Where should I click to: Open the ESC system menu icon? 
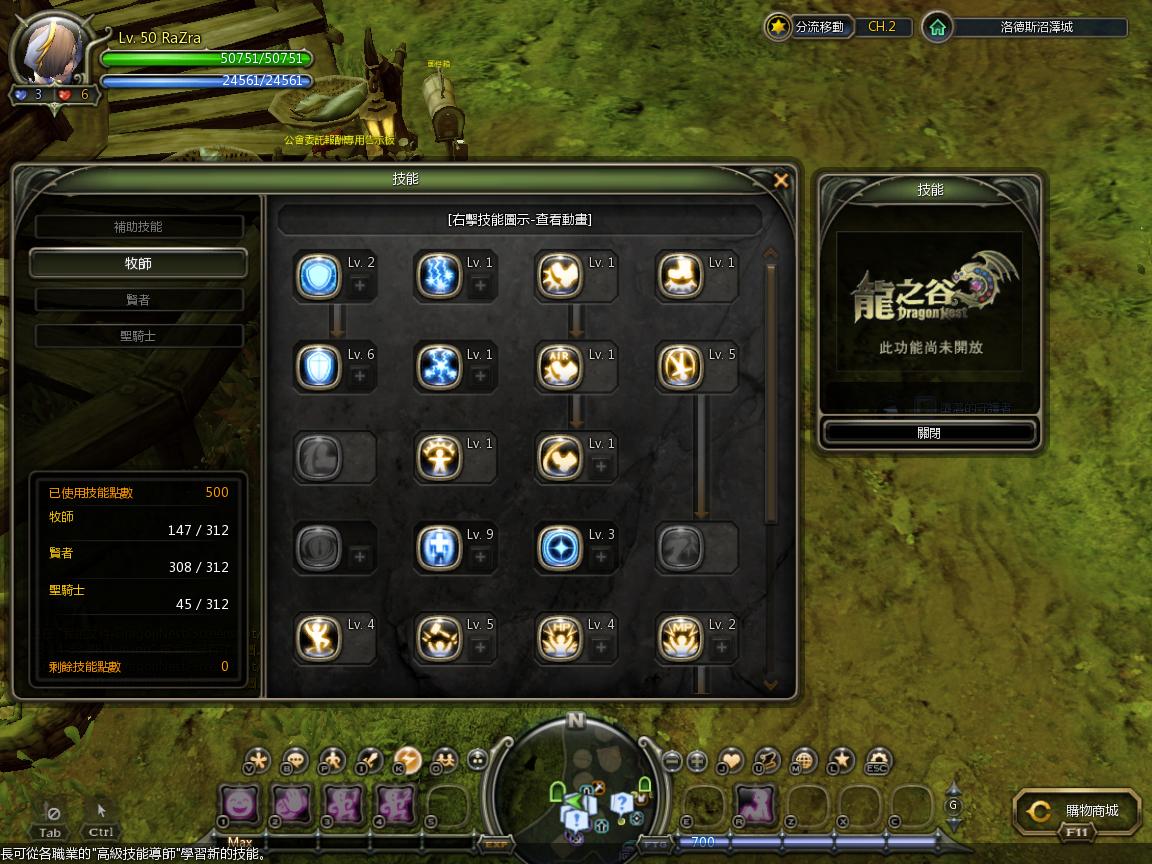pos(877,761)
